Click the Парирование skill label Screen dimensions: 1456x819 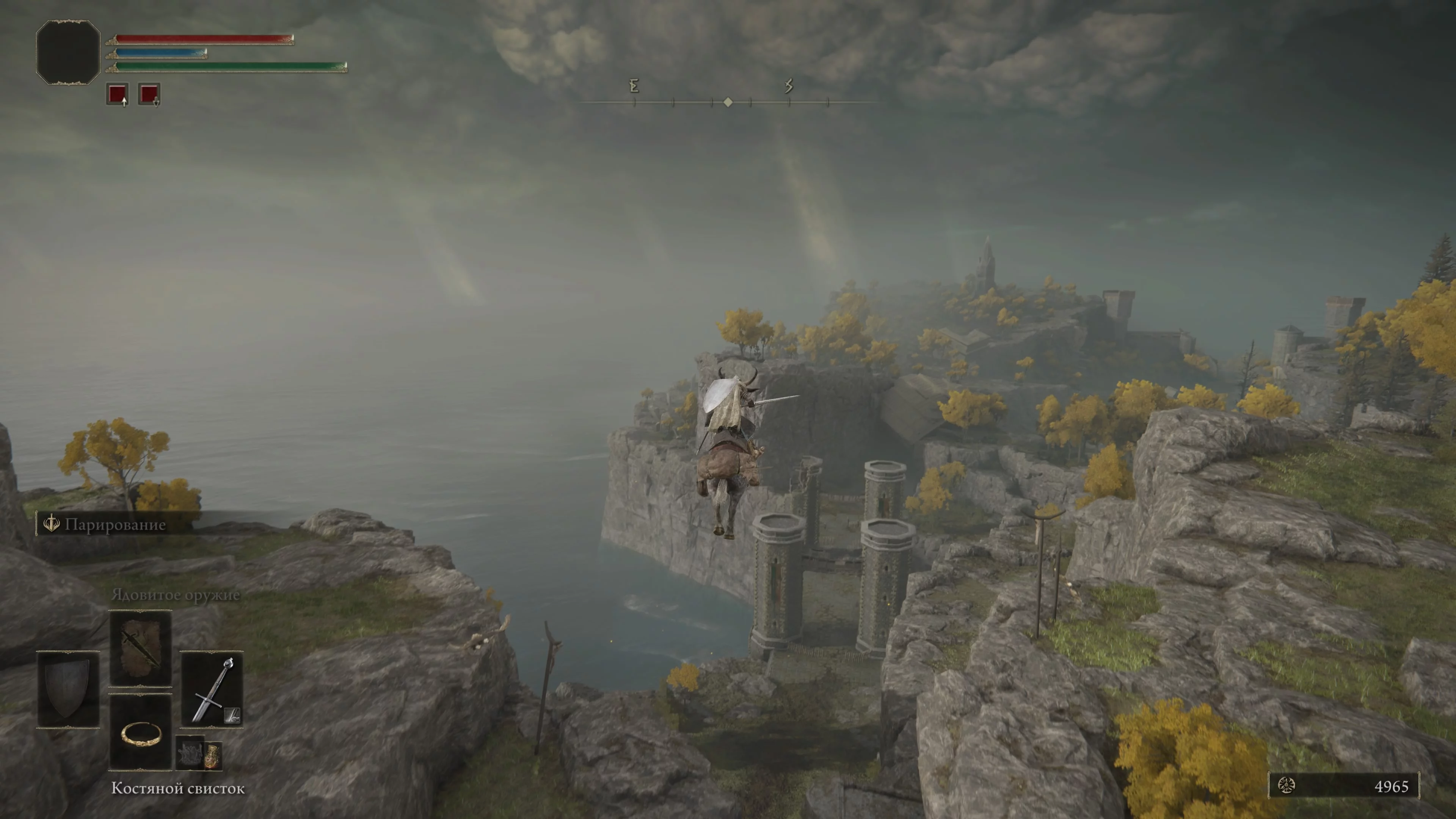115,524
